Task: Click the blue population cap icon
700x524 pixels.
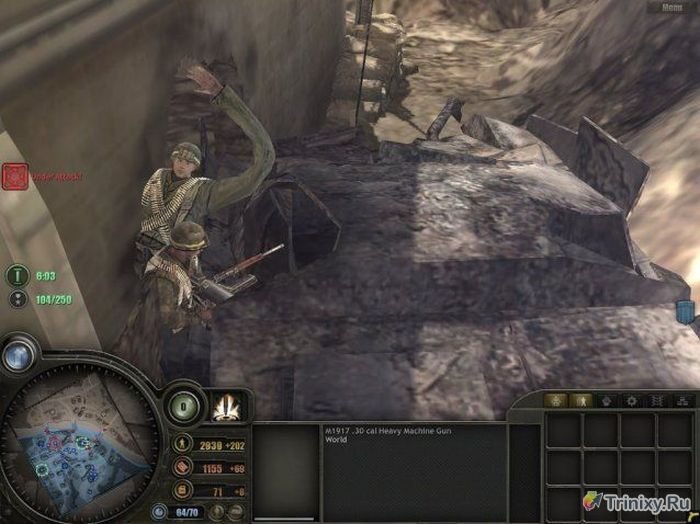Action: [x=158, y=511]
